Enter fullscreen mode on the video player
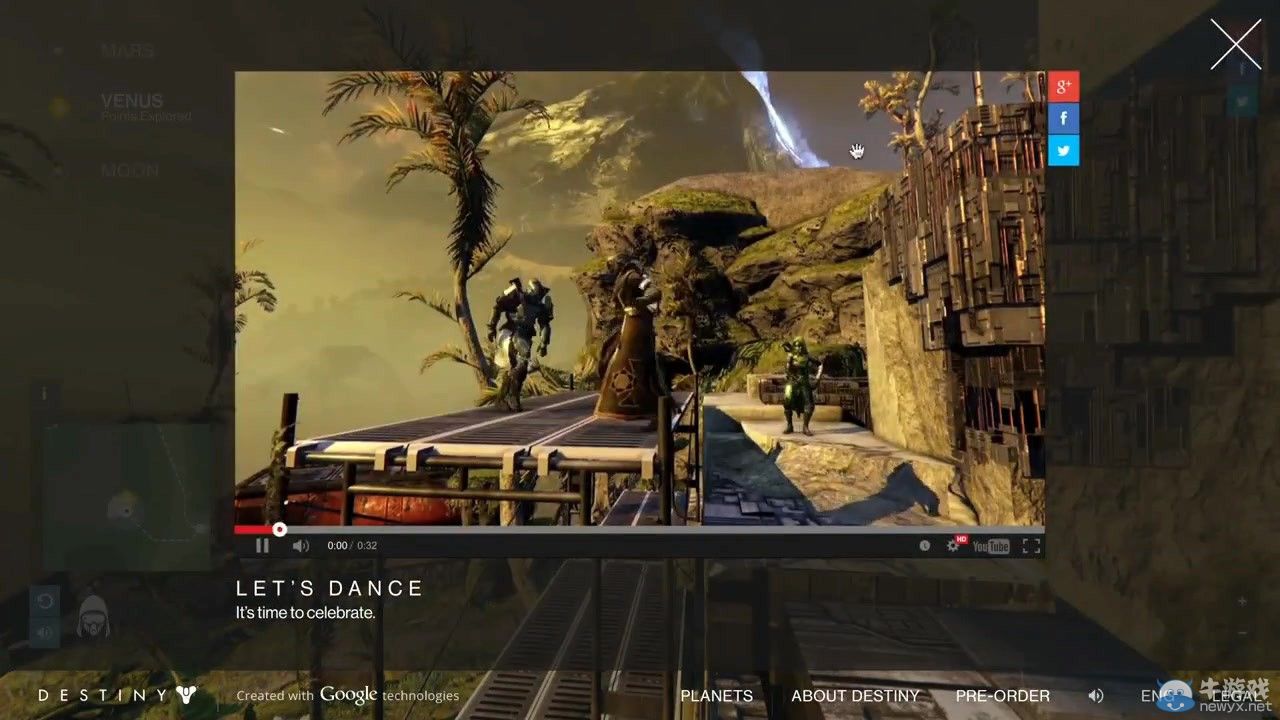 pos(1031,546)
